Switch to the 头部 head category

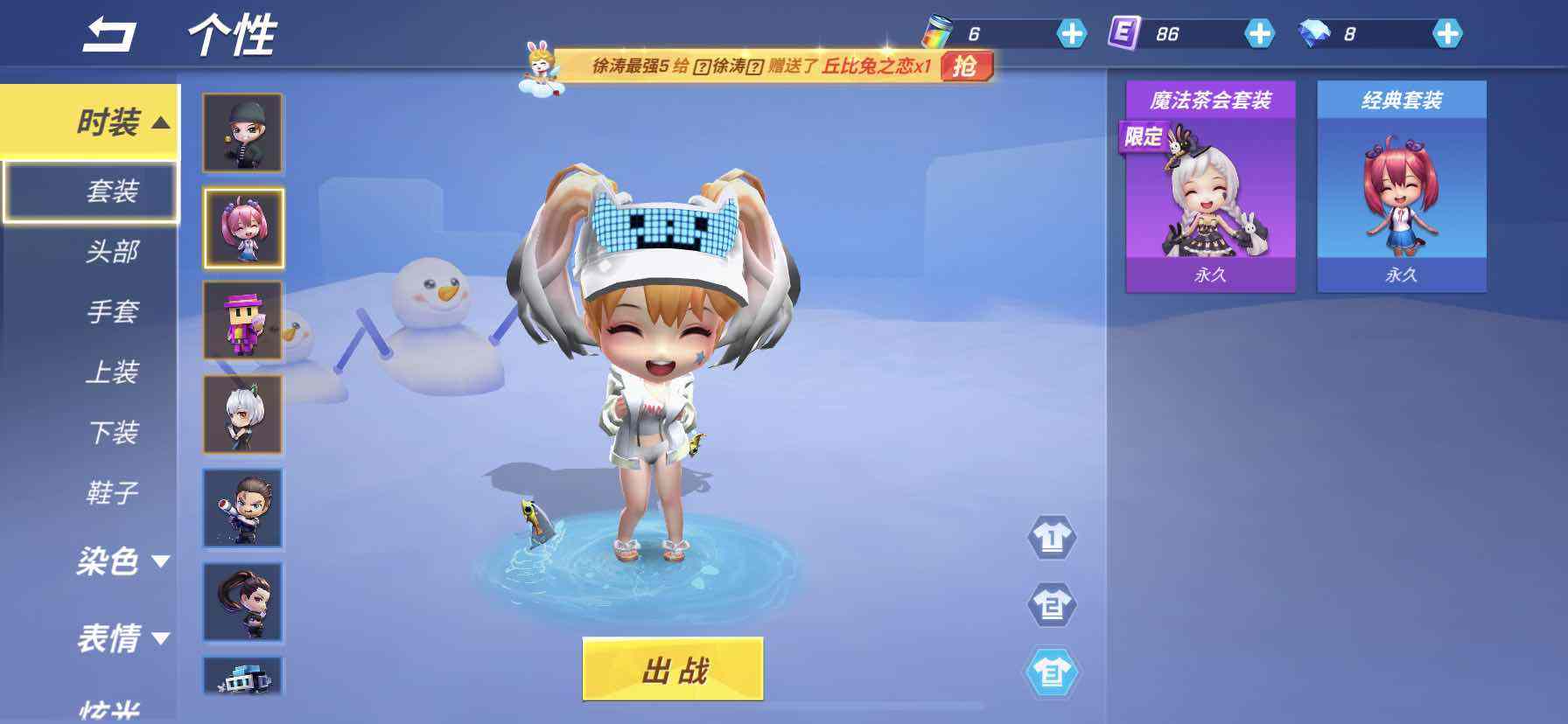pyautogui.click(x=112, y=252)
